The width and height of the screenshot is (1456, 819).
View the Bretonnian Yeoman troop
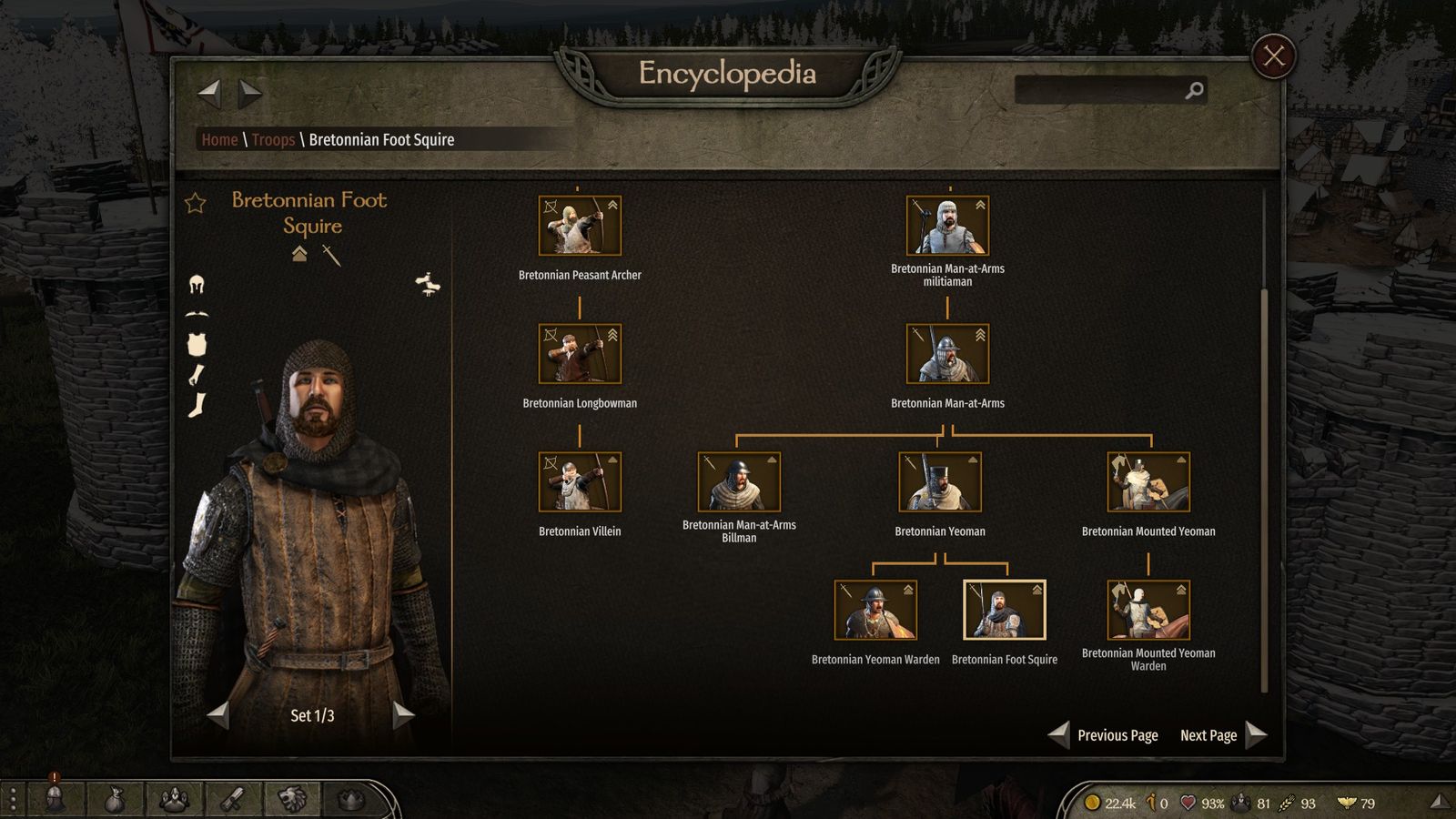pos(940,482)
